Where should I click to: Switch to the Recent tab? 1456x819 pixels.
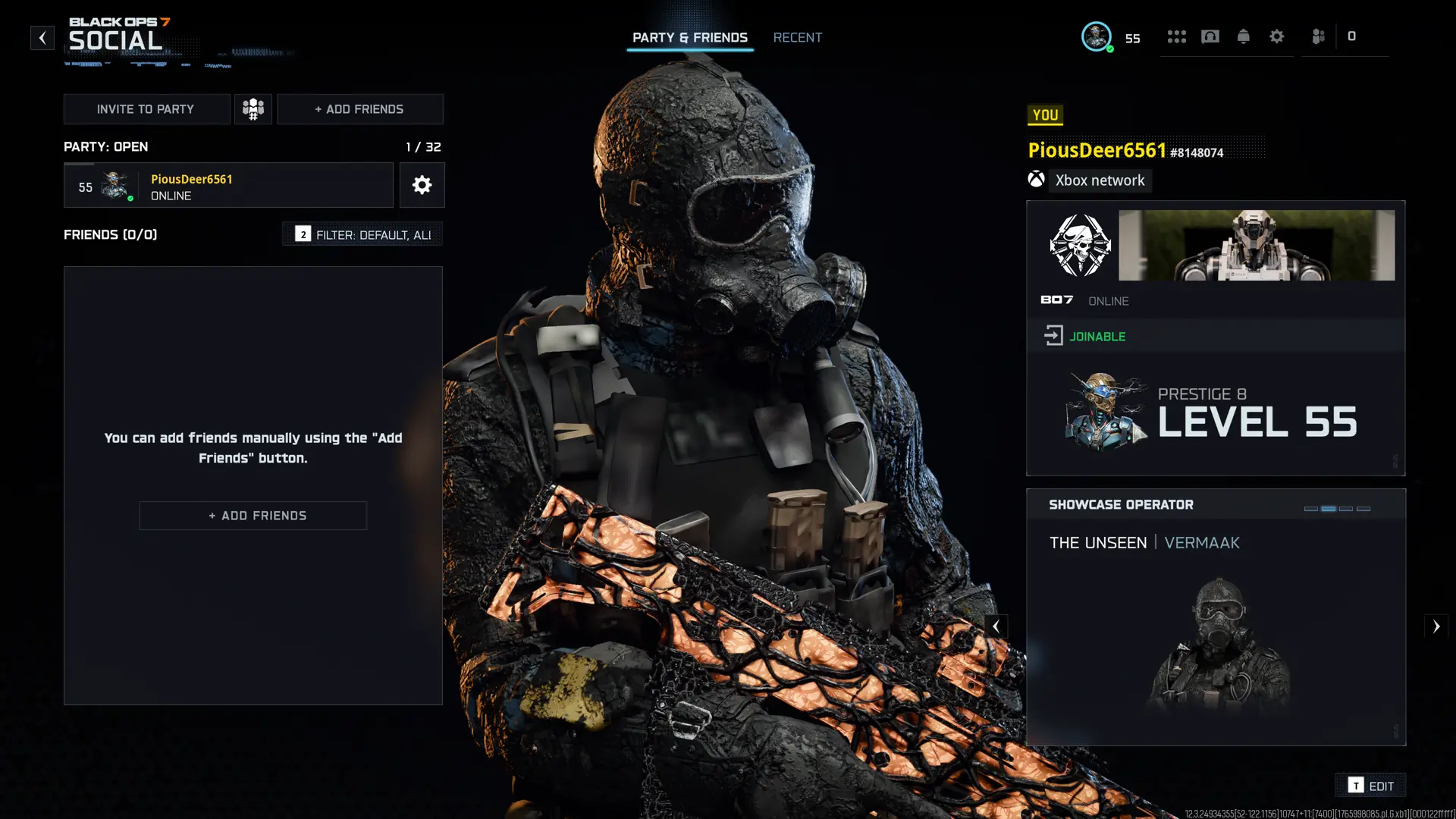pos(798,37)
